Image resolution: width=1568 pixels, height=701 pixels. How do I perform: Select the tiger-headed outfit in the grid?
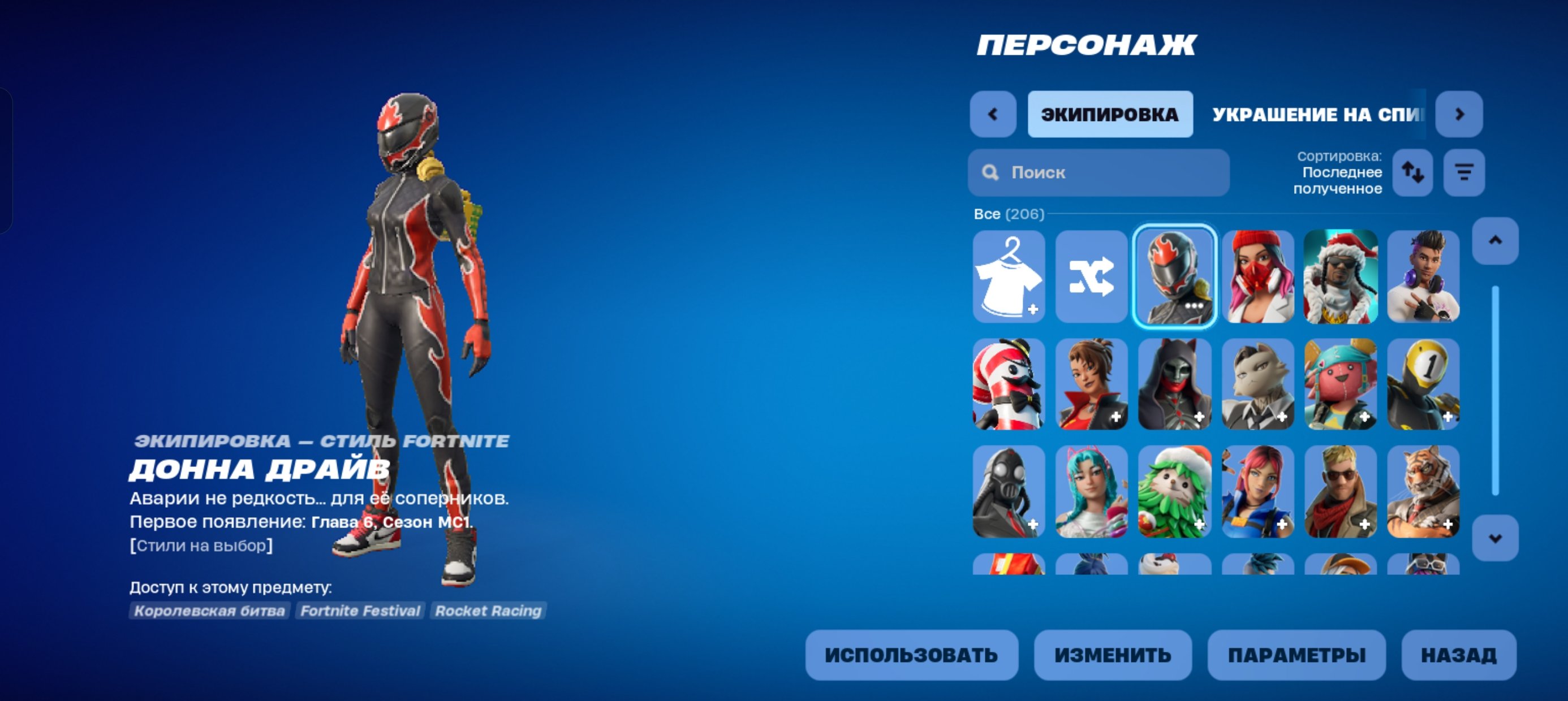tap(1424, 493)
